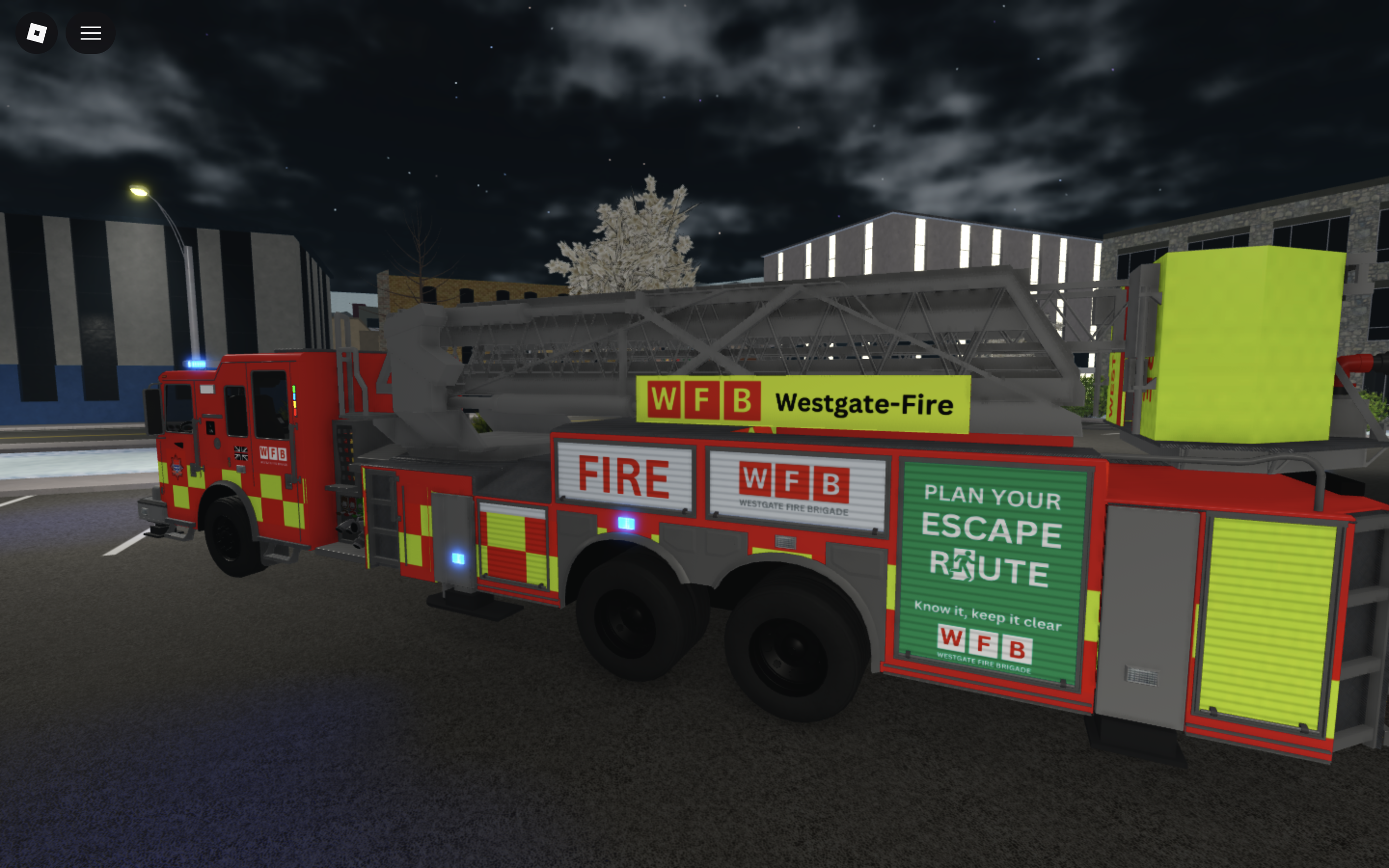
Task: Click the Roblox logo icon
Action: point(36,33)
